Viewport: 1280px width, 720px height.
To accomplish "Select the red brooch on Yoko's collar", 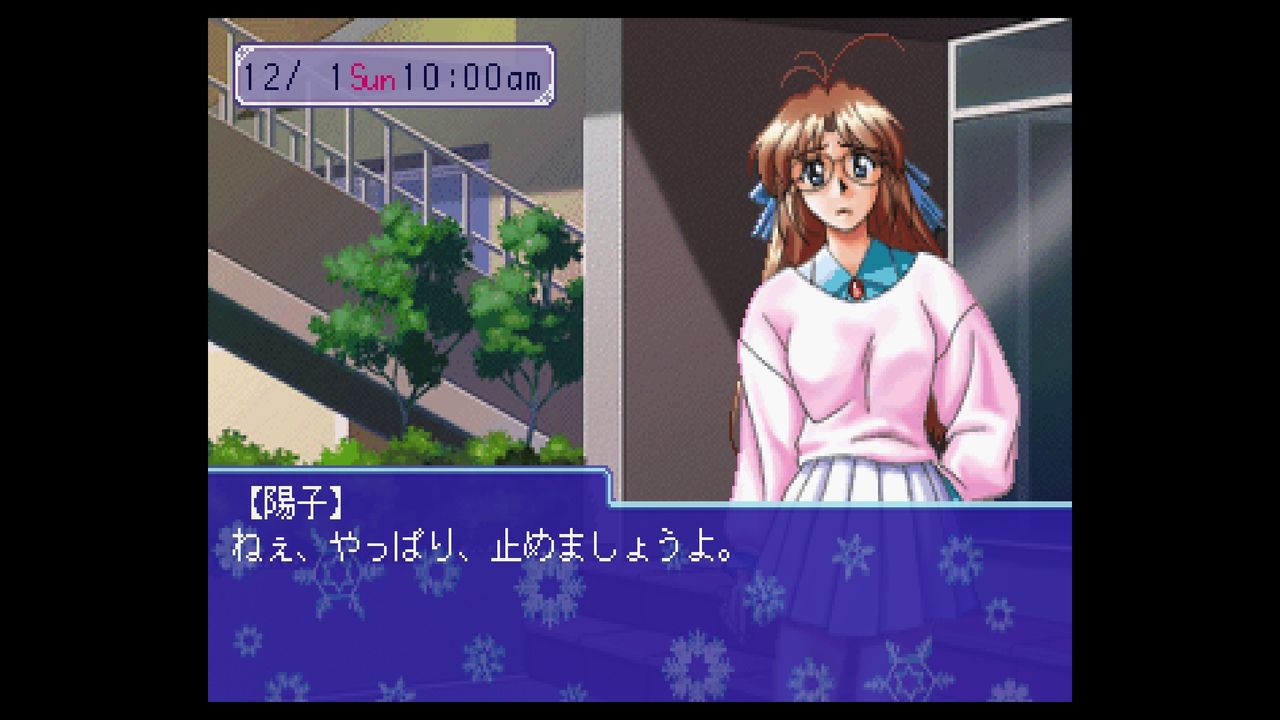I will coord(858,289).
